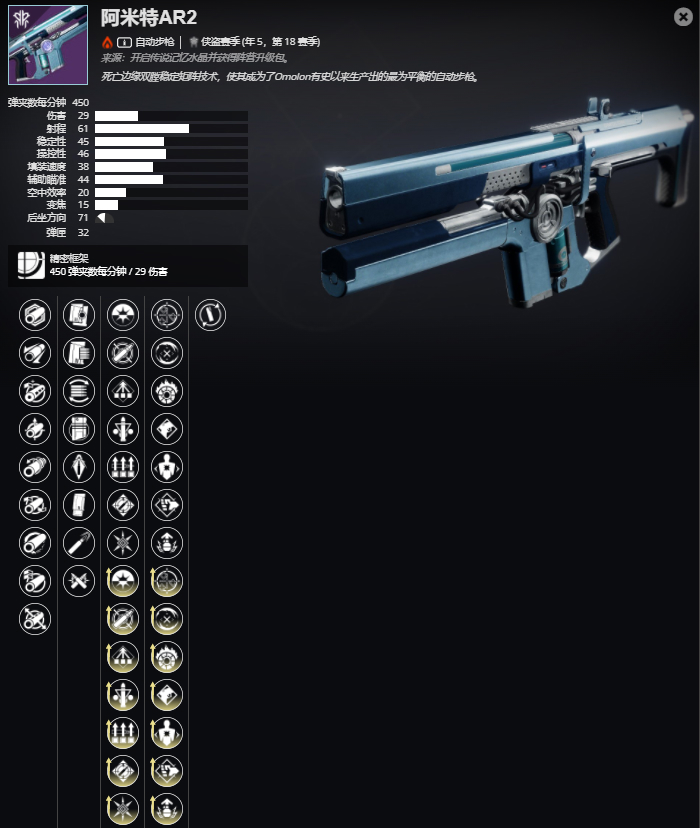
Task: Click the Amit AR2 weapon thumbnail
Action: click(48, 45)
